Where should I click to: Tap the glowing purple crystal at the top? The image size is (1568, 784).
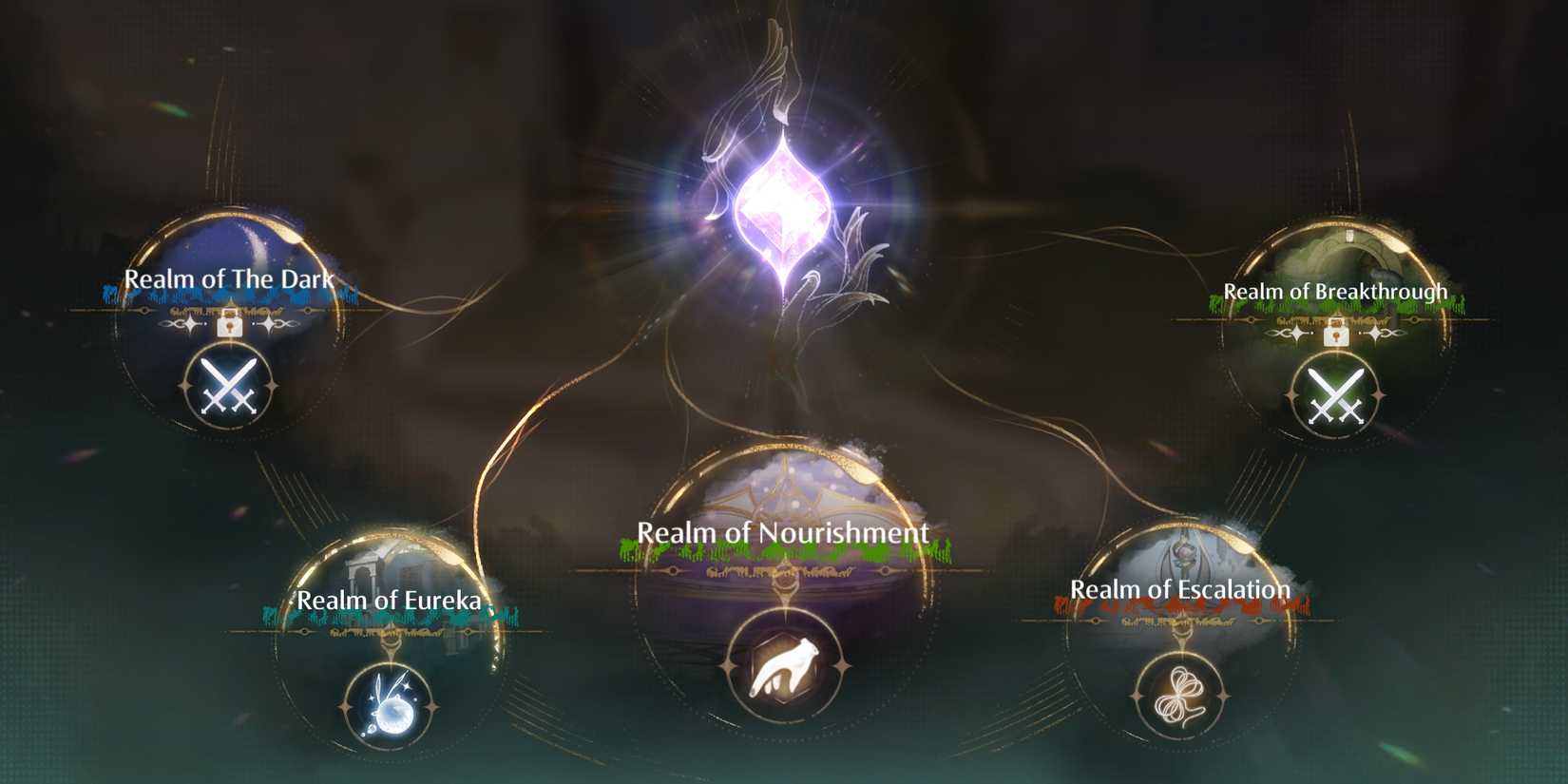pos(782,200)
